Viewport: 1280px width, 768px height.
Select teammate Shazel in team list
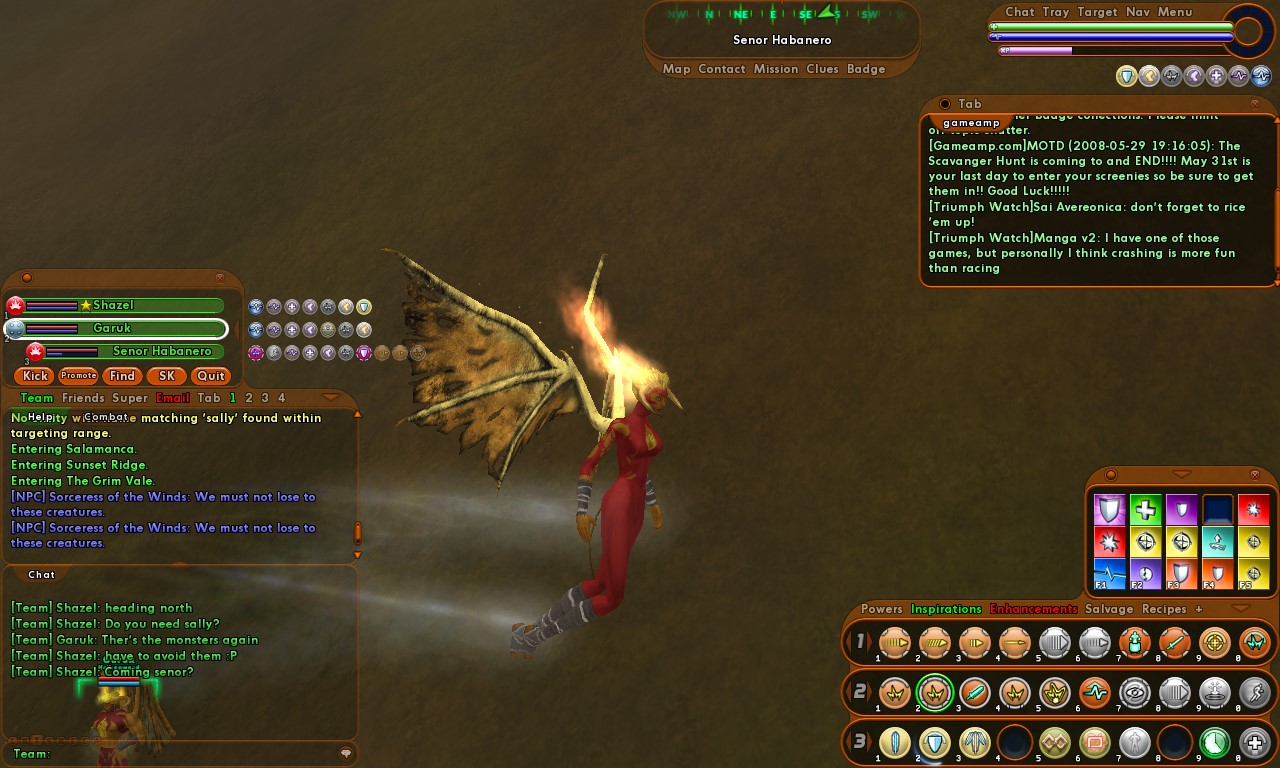coord(113,305)
